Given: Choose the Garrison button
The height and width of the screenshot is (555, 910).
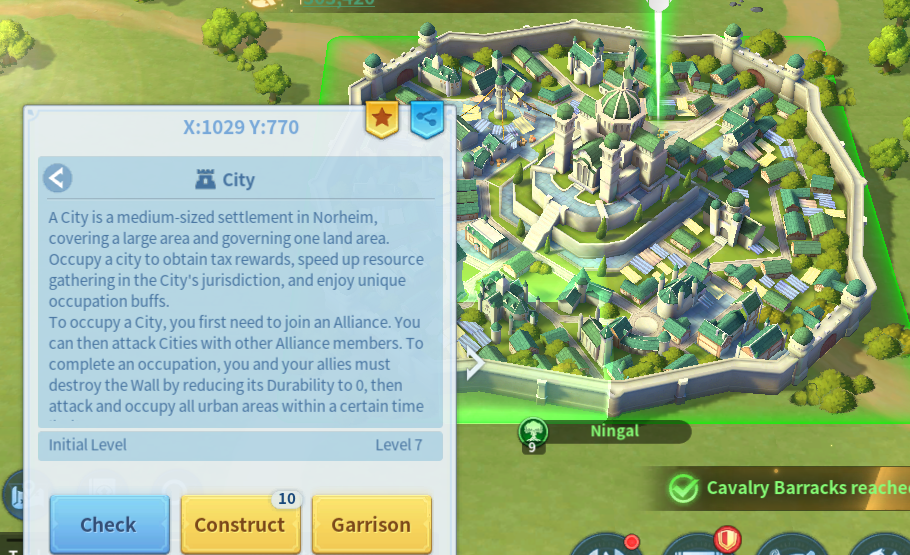Looking at the screenshot, I should pyautogui.click(x=371, y=524).
